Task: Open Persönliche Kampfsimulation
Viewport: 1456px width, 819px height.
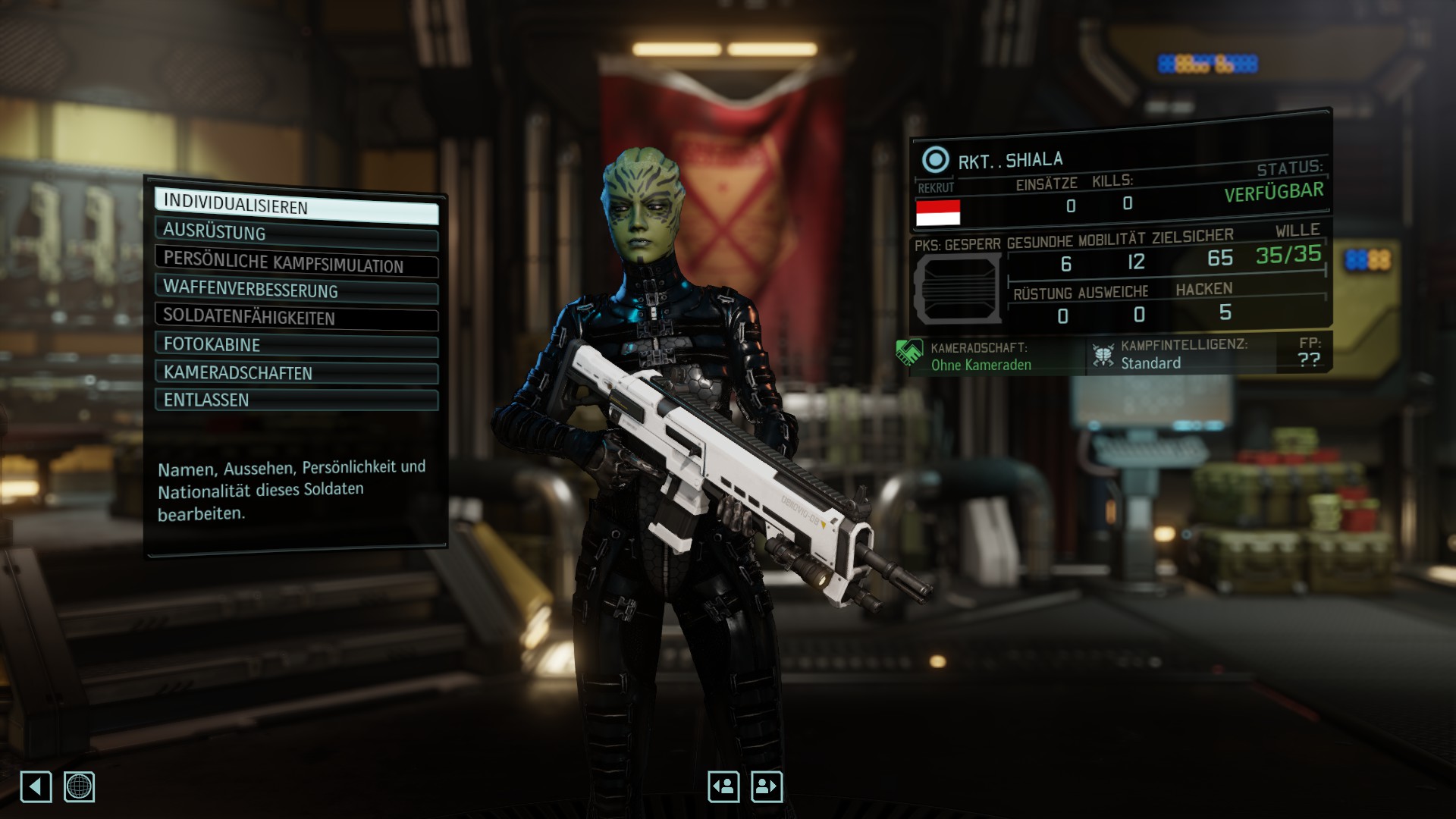Action: [x=296, y=262]
